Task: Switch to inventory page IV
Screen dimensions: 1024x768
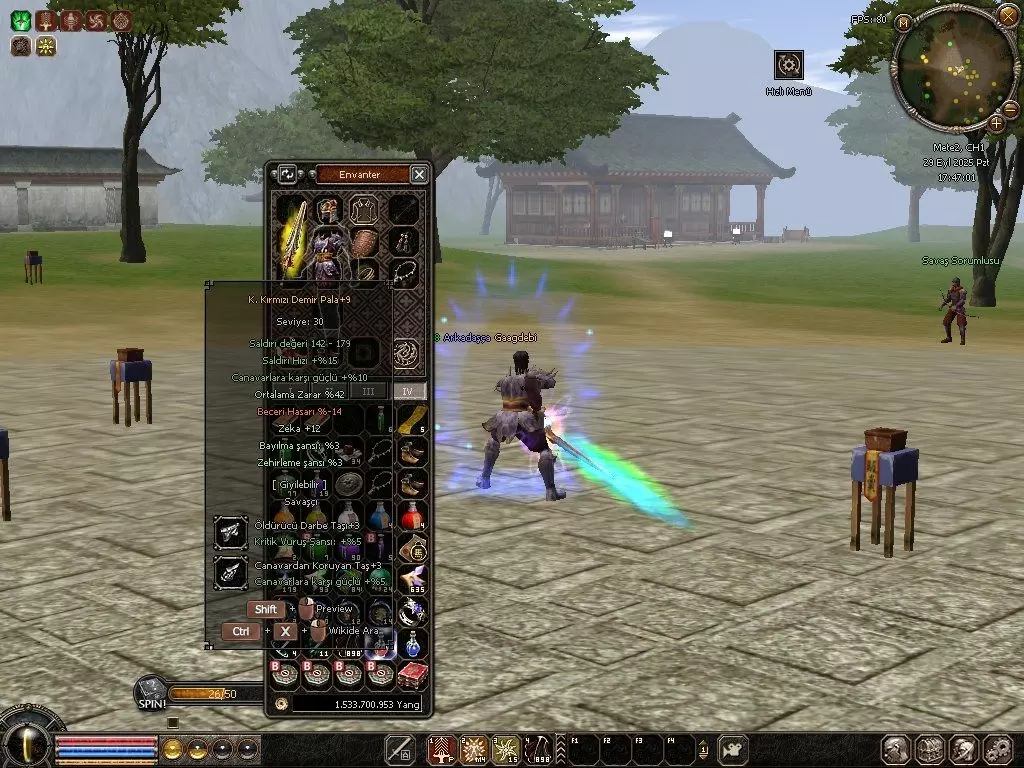Action: pos(407,391)
